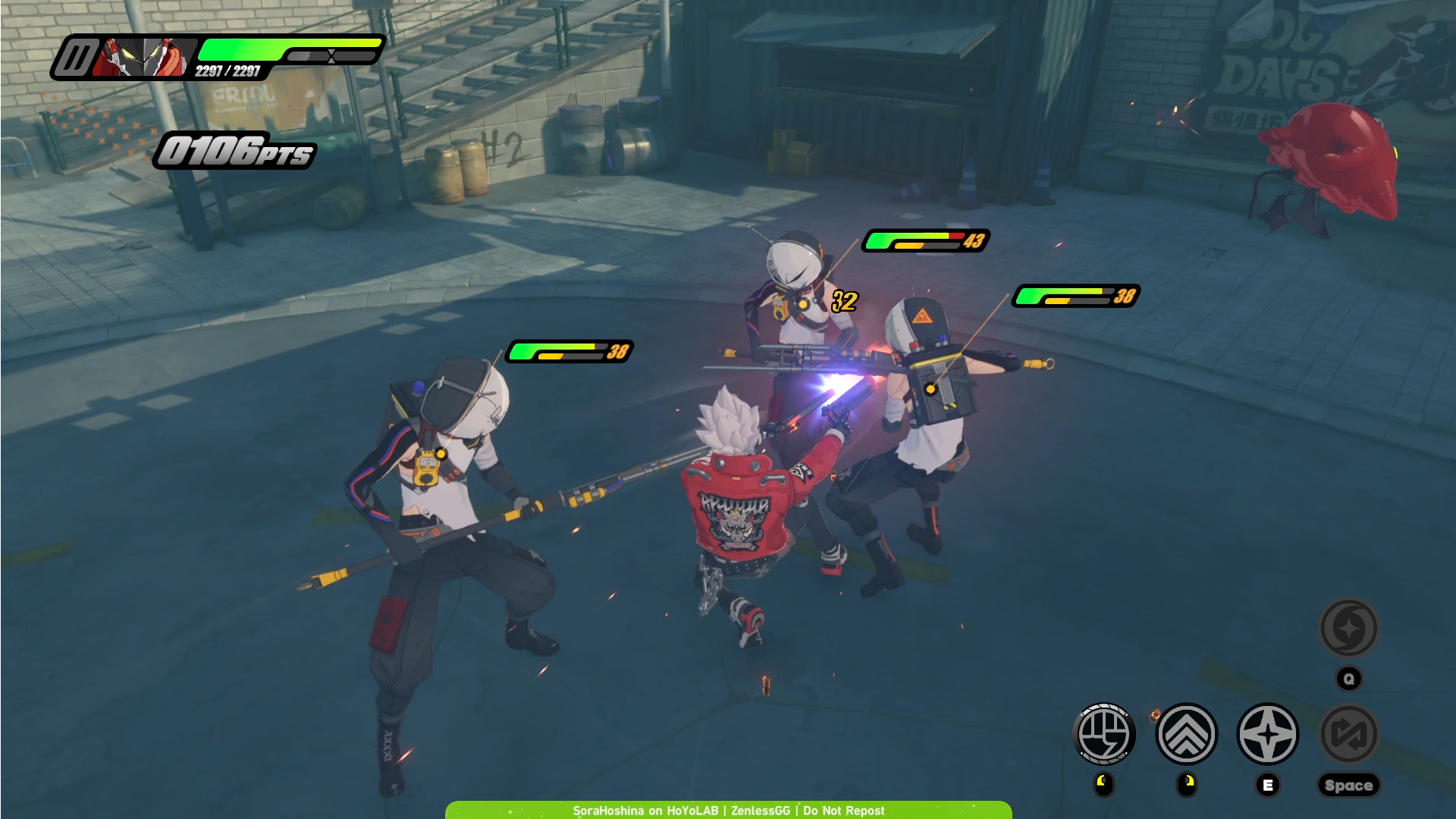Click the yellow damage number 32

coord(844,302)
